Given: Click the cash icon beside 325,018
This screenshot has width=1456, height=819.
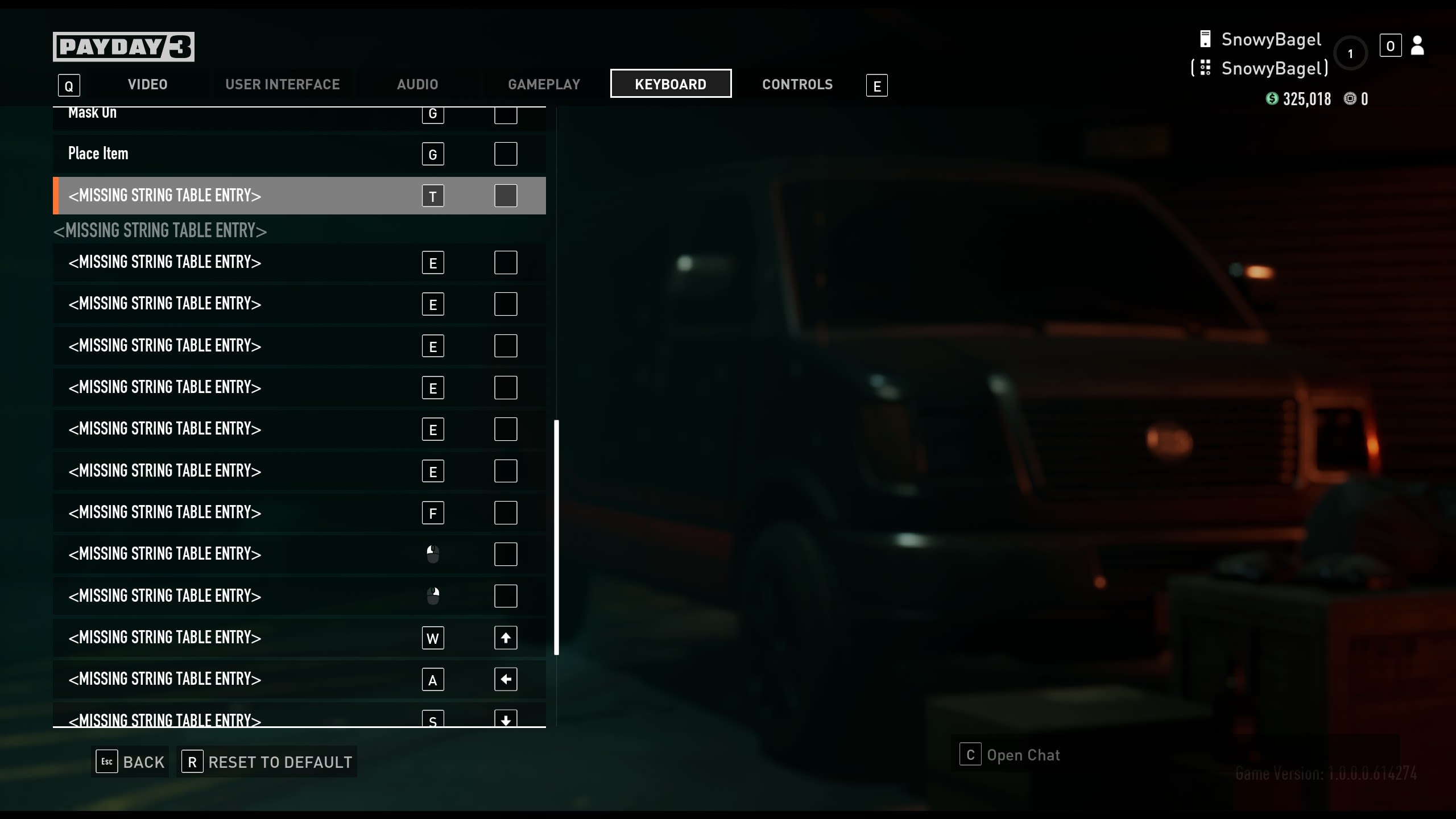Looking at the screenshot, I should tap(1272, 98).
